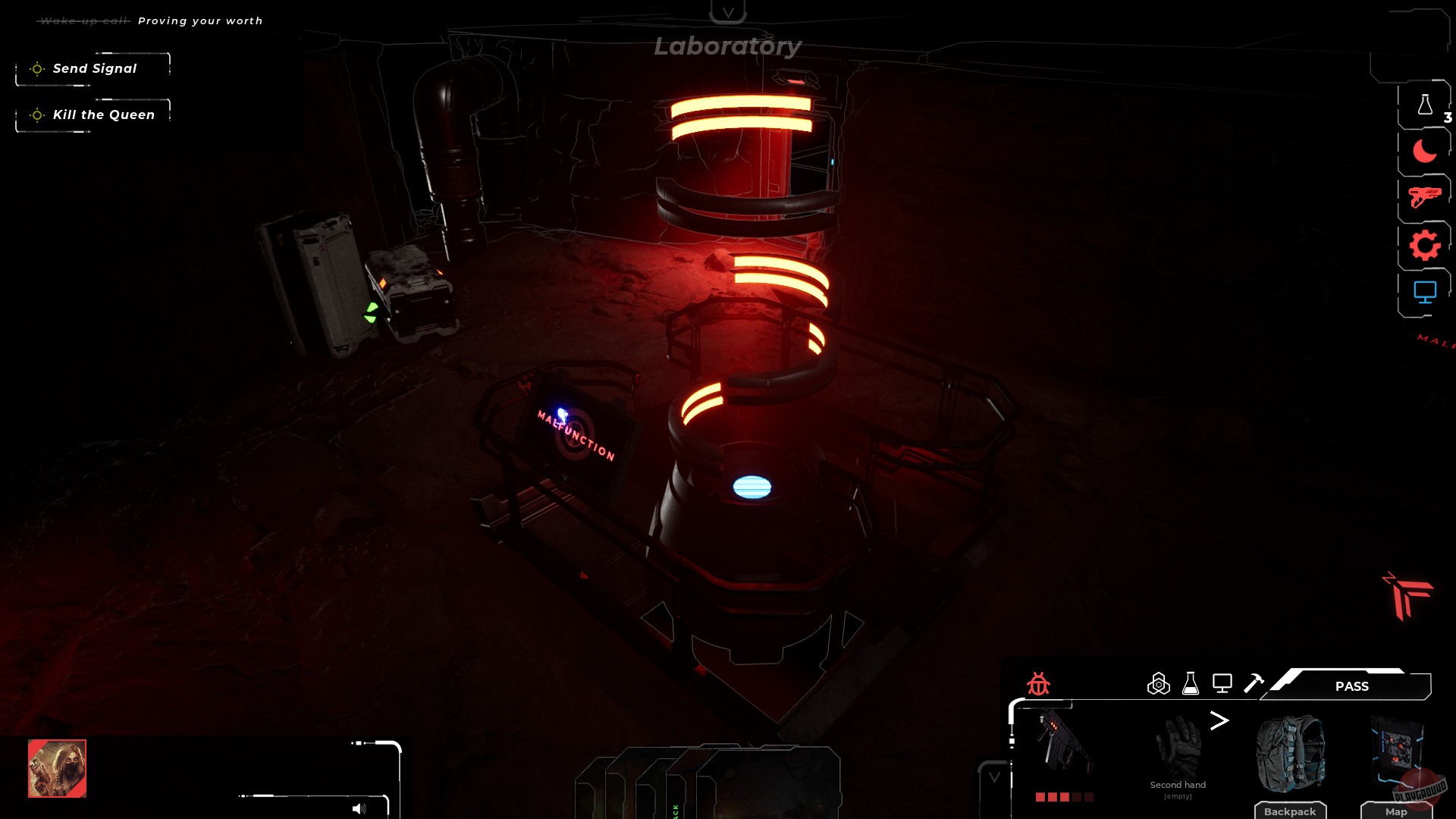
Task: Mute the audio with the speaker icon
Action: (357, 808)
